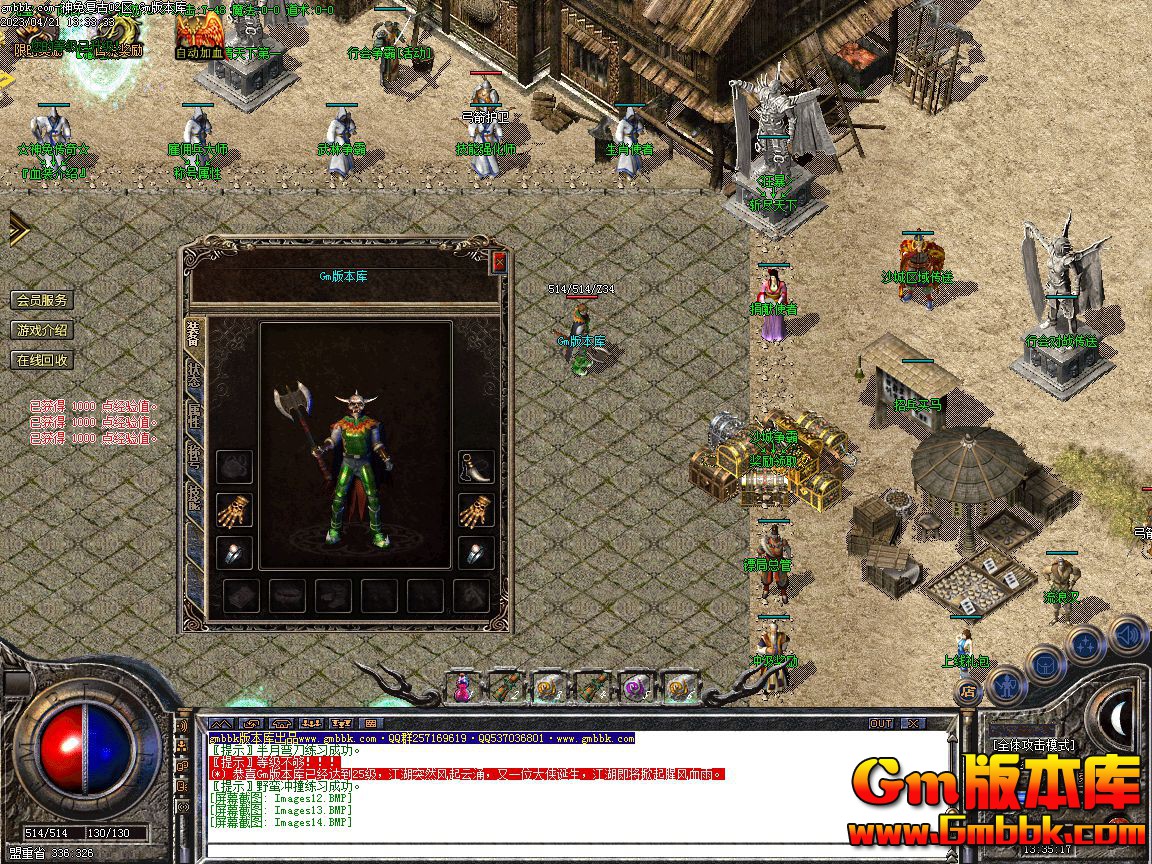
Task: Click the OUT button on chat panel
Action: pos(881,723)
